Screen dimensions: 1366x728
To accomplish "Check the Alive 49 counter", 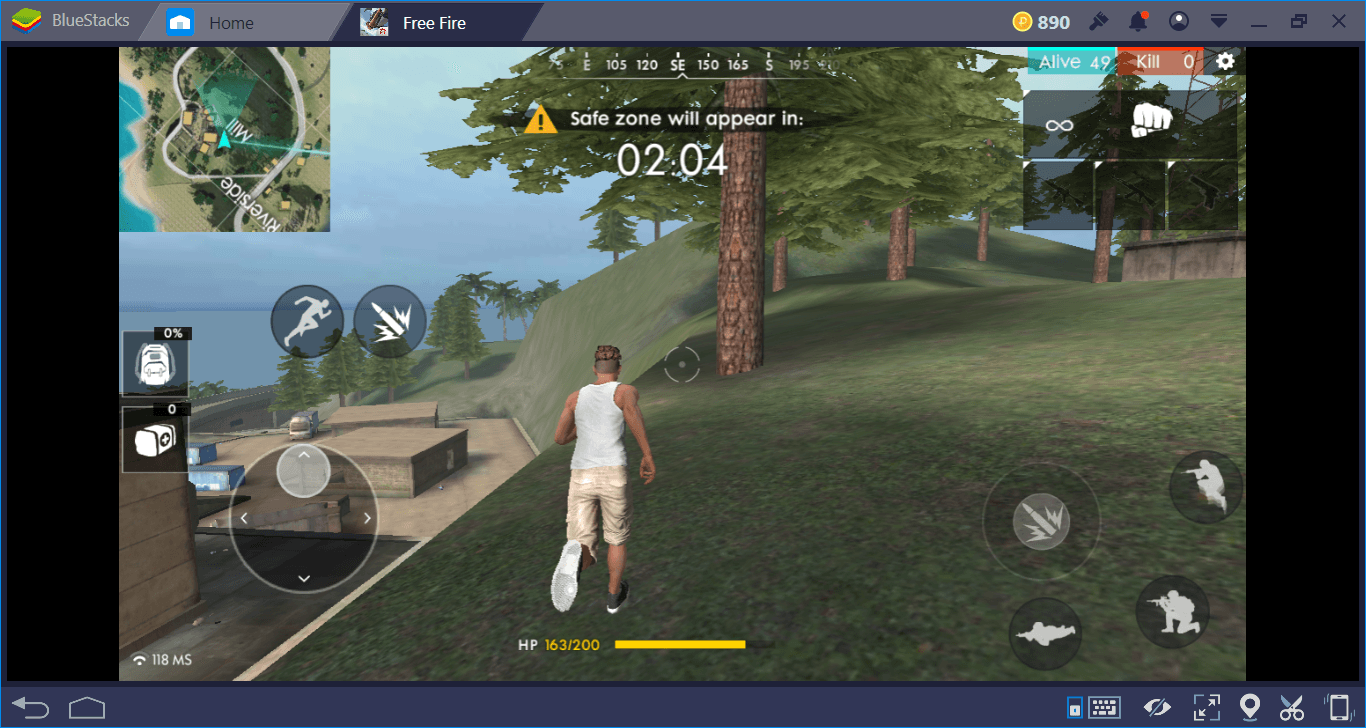I will [1071, 61].
